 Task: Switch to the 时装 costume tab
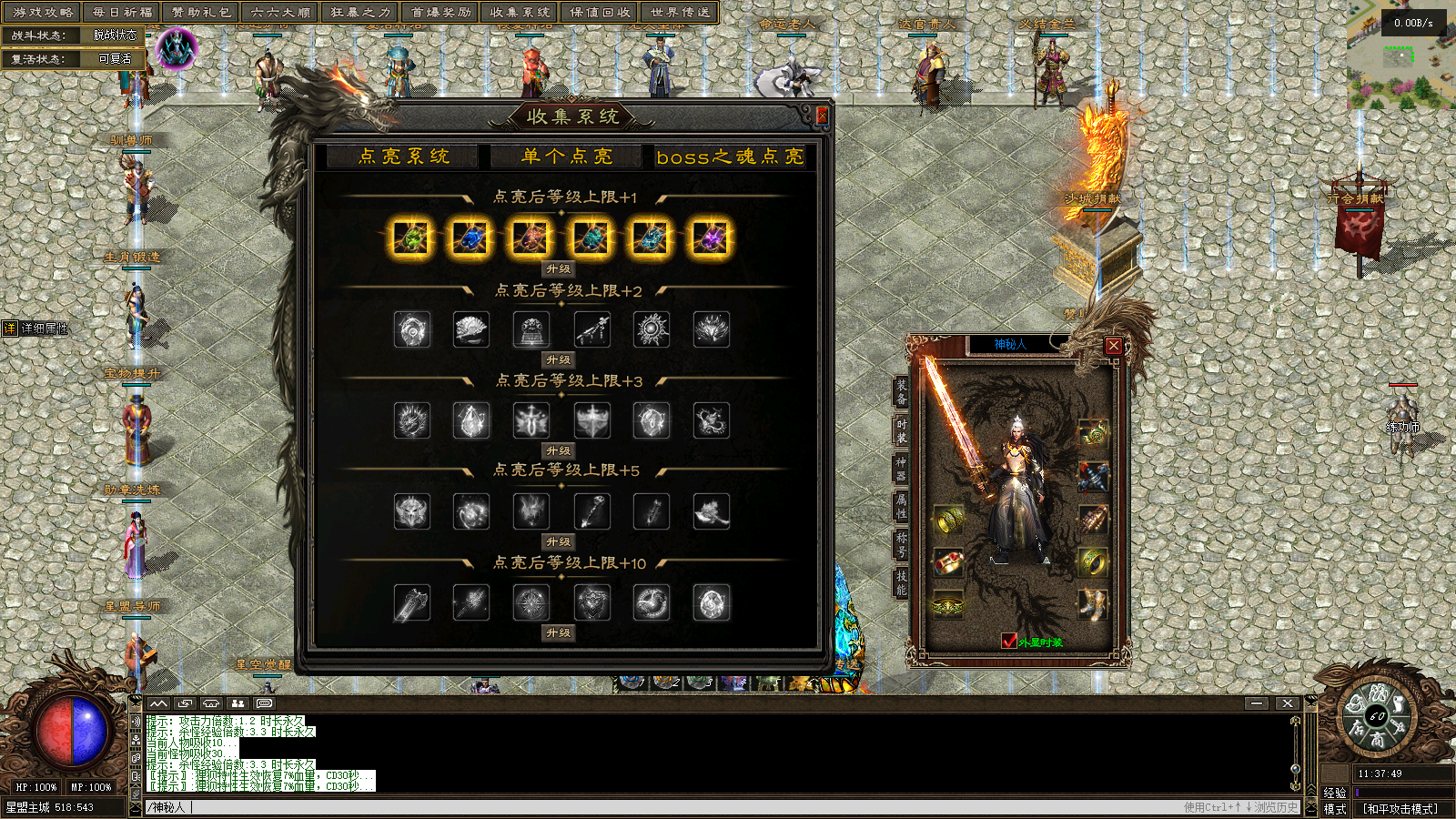pyautogui.click(x=901, y=430)
